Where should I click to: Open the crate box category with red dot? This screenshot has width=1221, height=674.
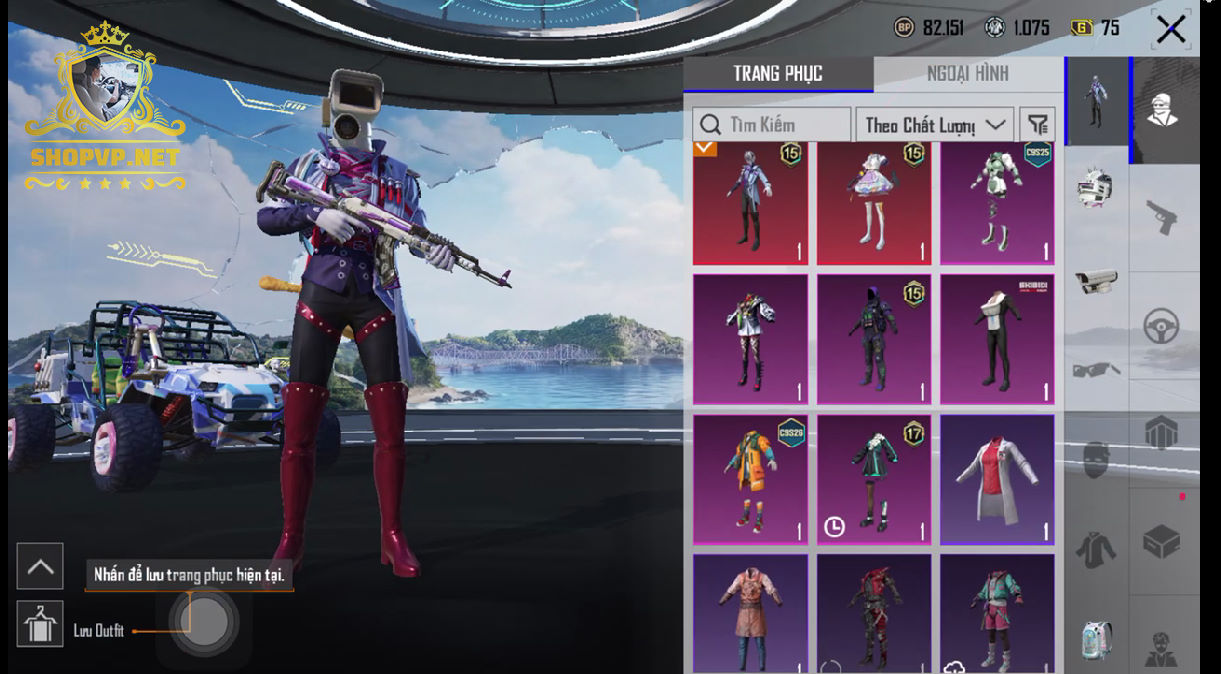1162,542
